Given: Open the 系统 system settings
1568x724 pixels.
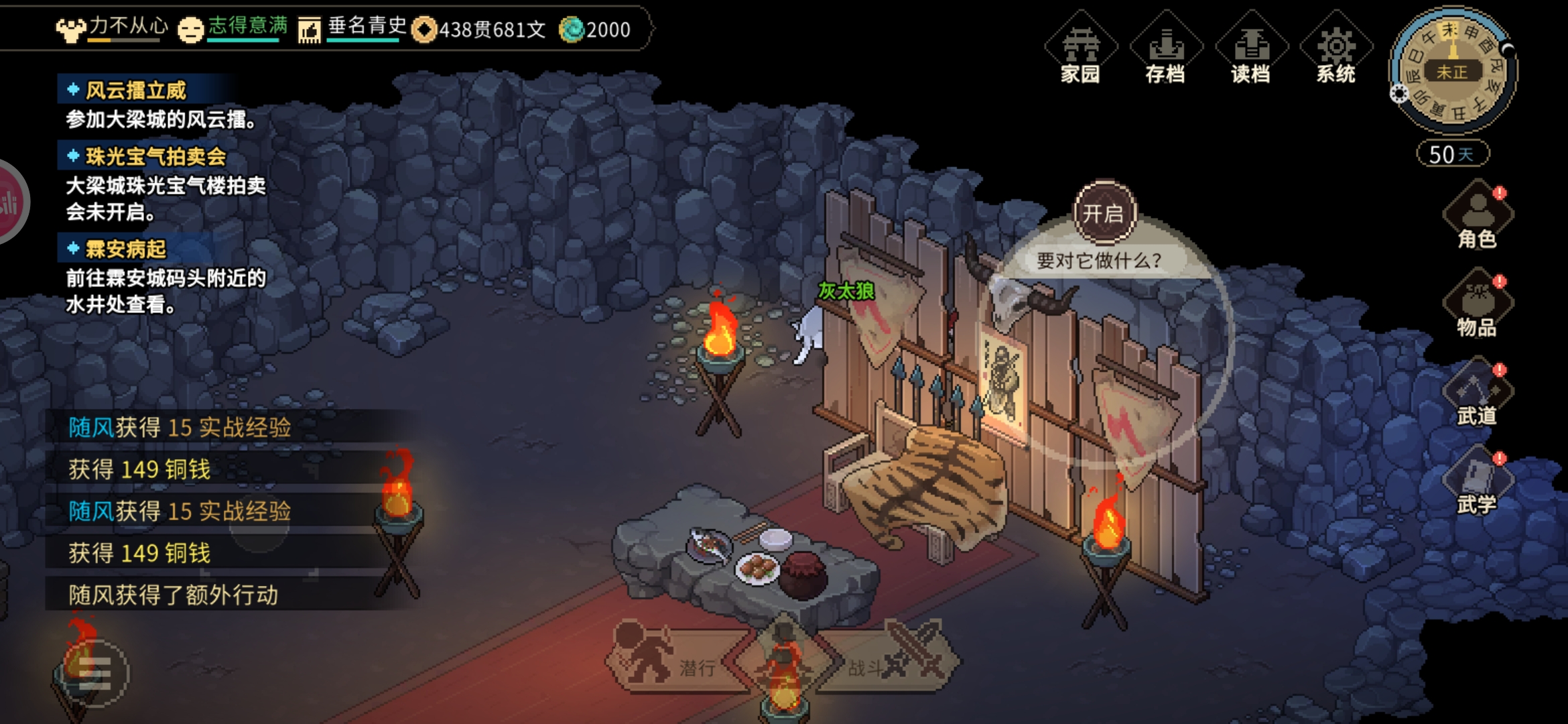Looking at the screenshot, I should pos(1335,49).
